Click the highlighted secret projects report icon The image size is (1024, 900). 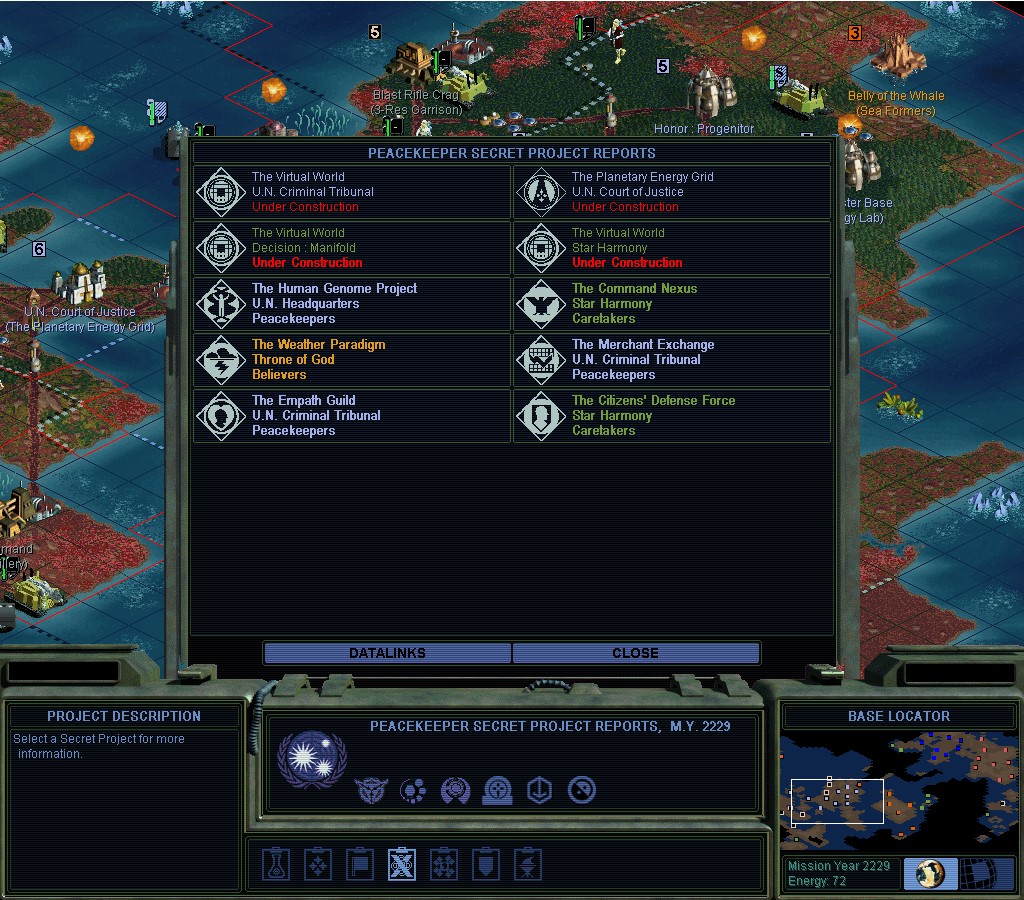pos(401,864)
